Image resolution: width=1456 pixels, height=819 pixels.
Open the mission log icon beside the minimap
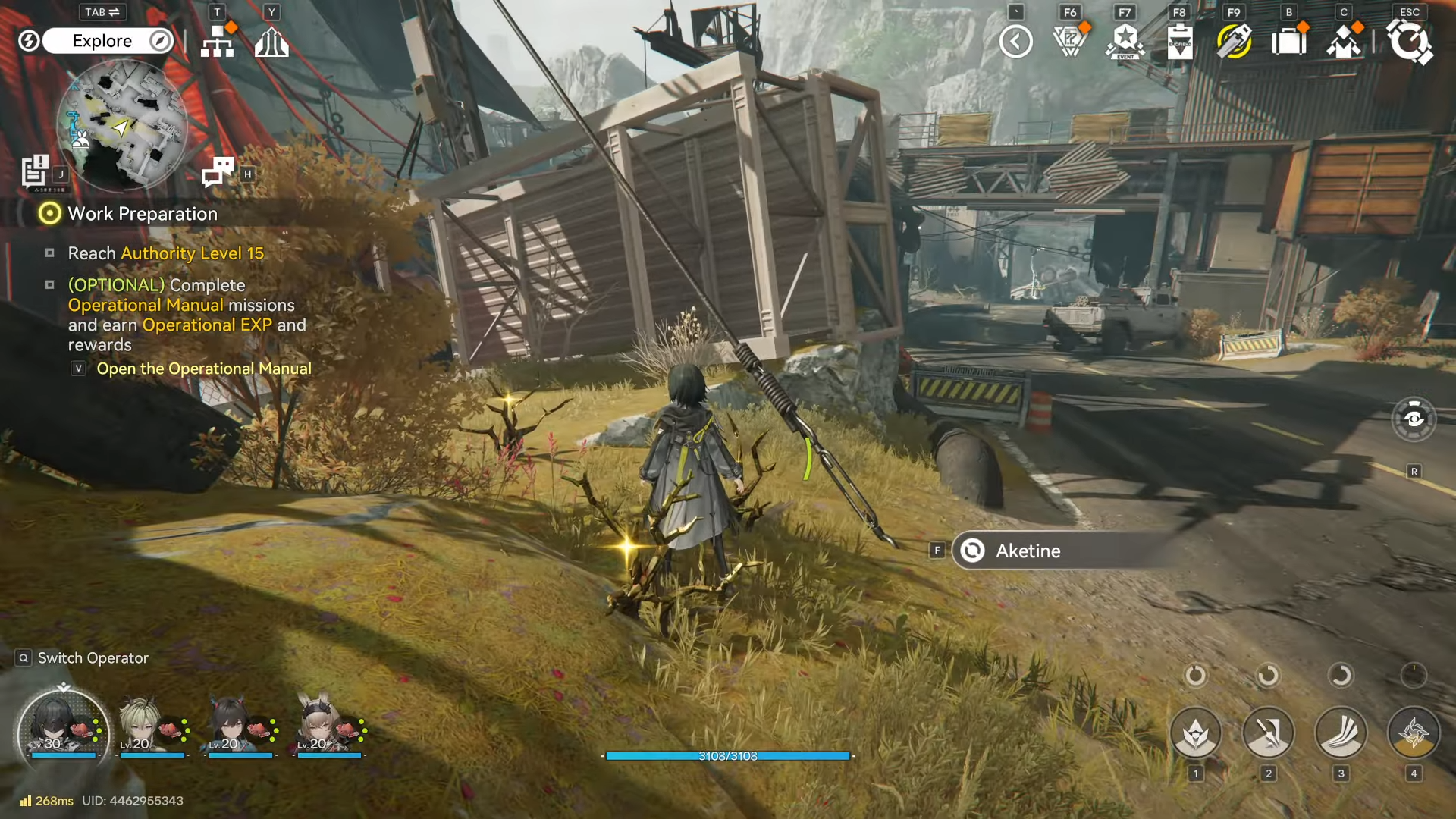click(x=35, y=171)
